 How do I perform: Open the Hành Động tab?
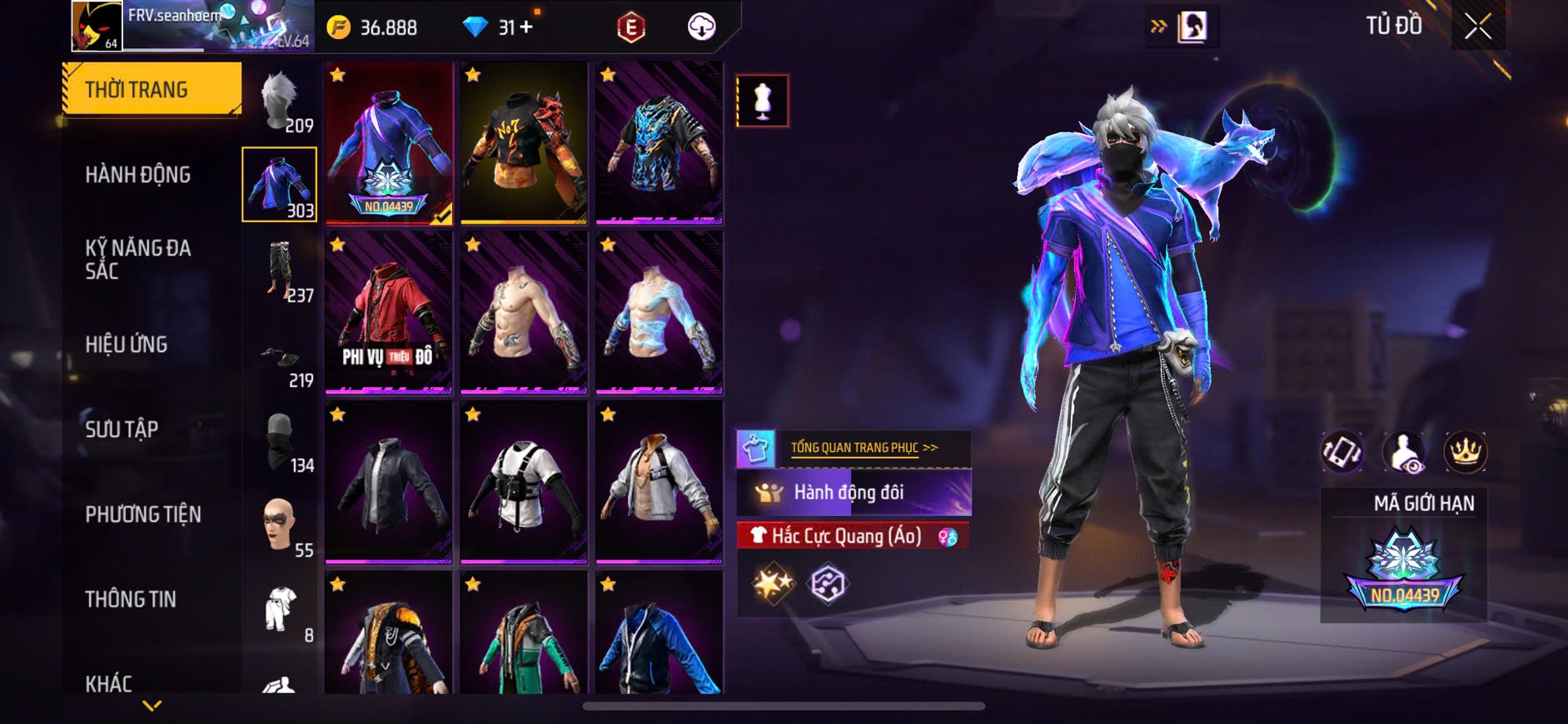pos(138,175)
